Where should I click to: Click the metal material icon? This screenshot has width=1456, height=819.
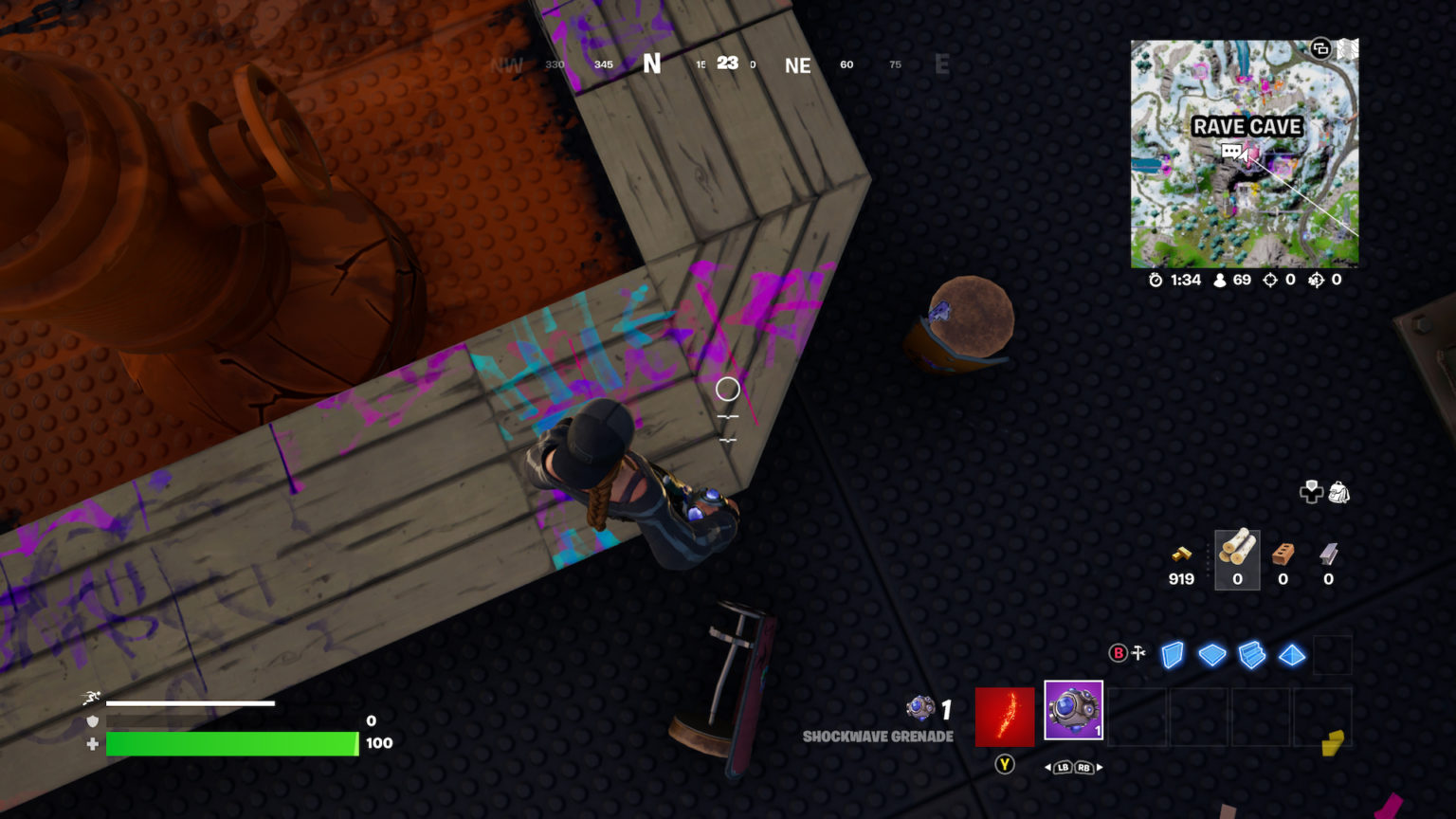pyautogui.click(x=1327, y=555)
